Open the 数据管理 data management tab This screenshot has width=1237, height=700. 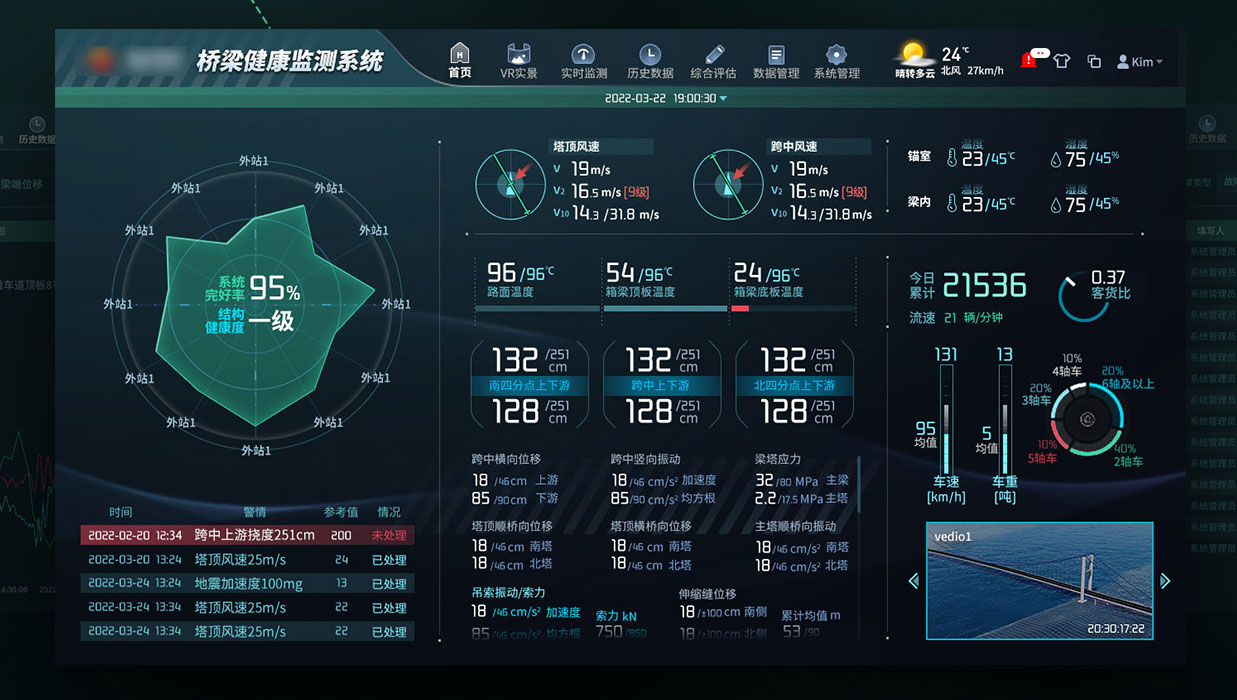pyautogui.click(x=776, y=60)
